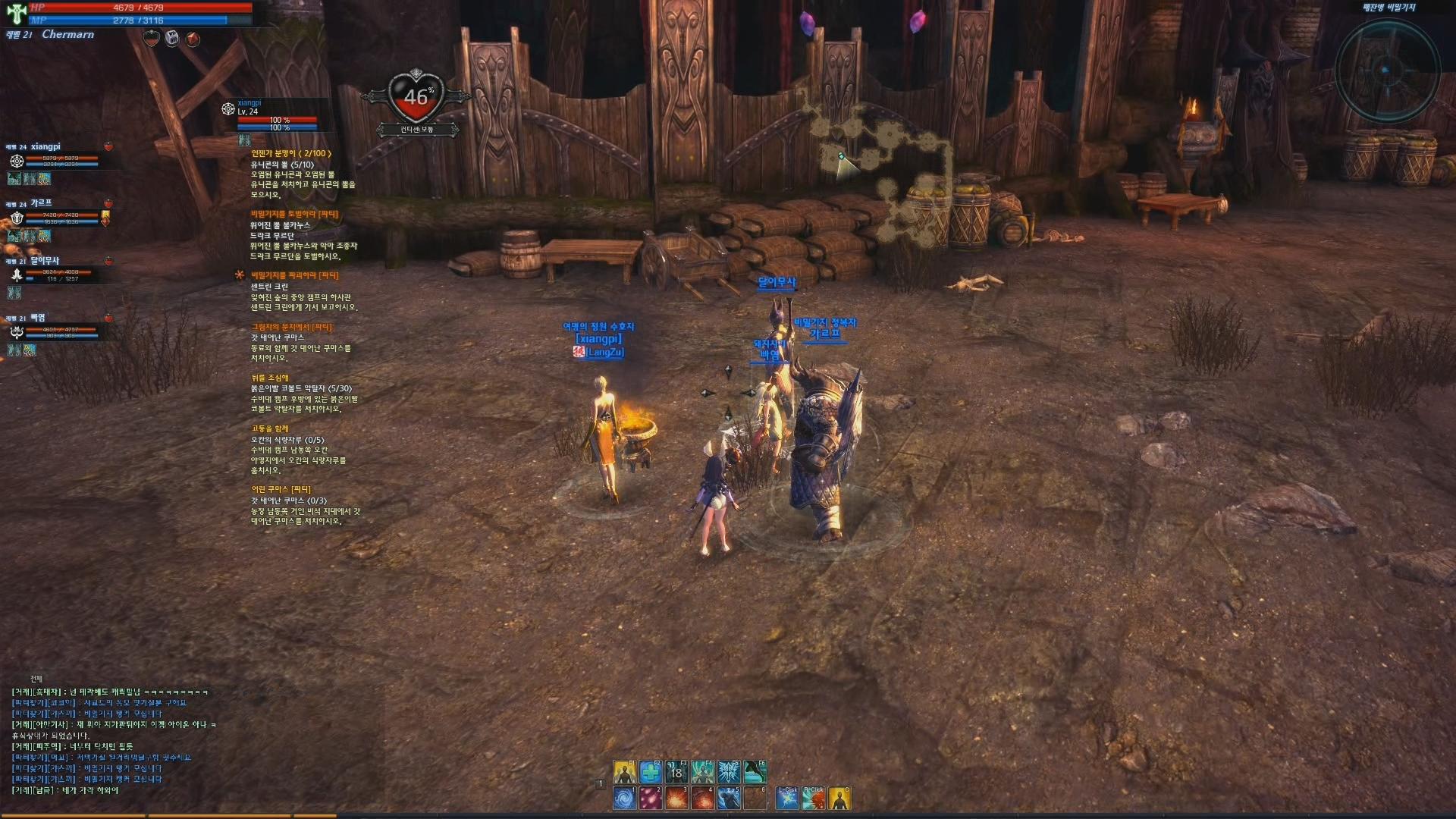Click the F3 skill on cooldown showing 18
This screenshot has height=819, width=1456.
(676, 772)
